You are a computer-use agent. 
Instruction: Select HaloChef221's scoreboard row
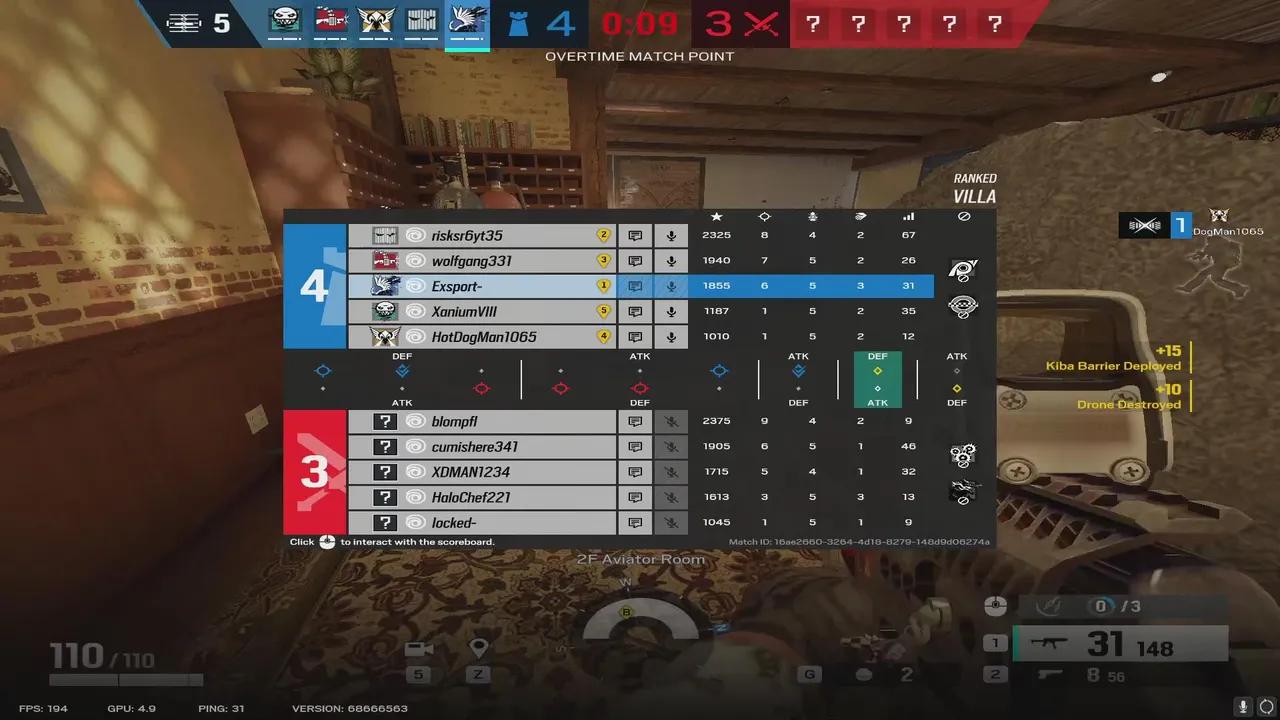tap(482, 497)
